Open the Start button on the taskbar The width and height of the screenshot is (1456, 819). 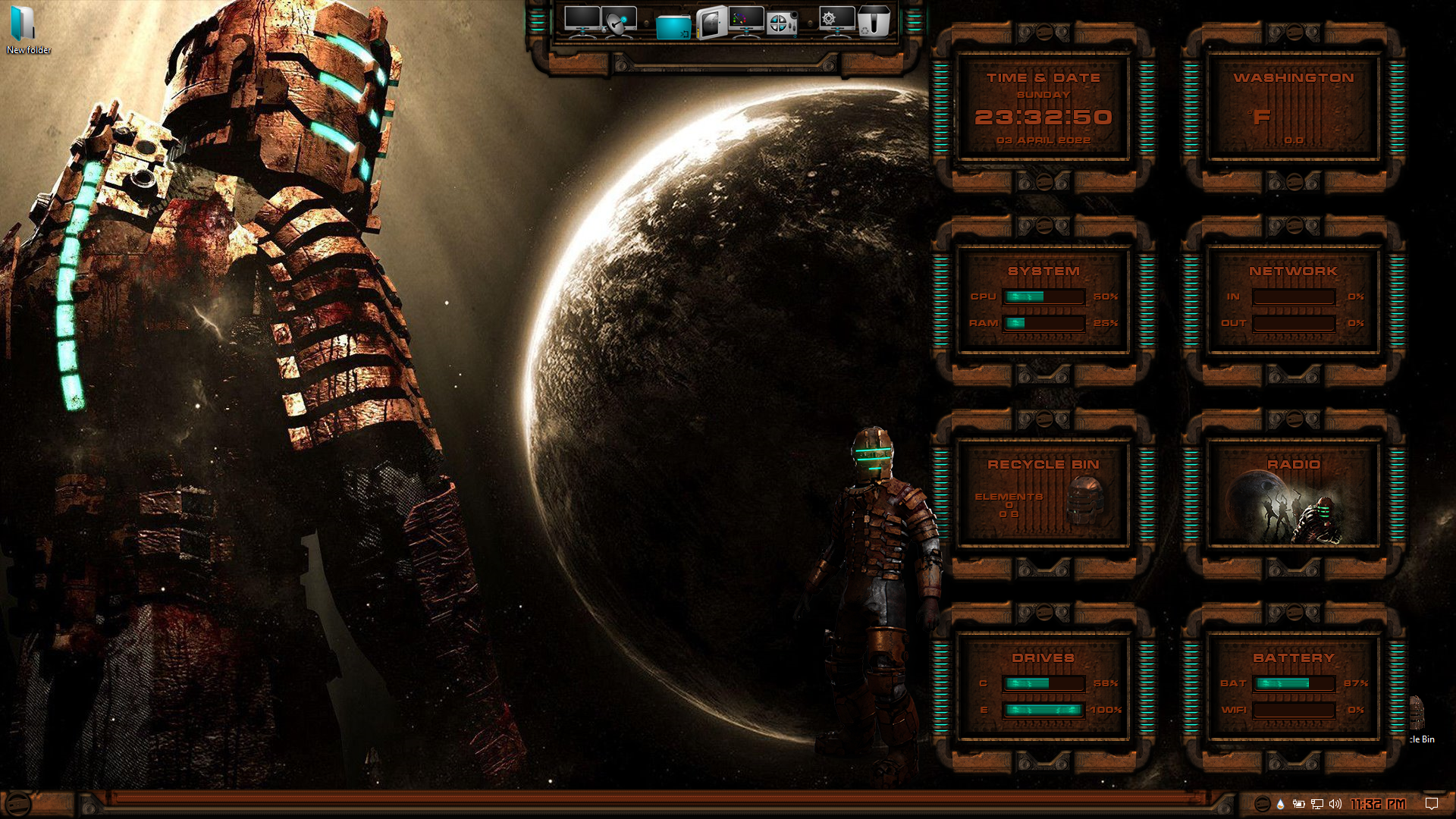coord(18,804)
